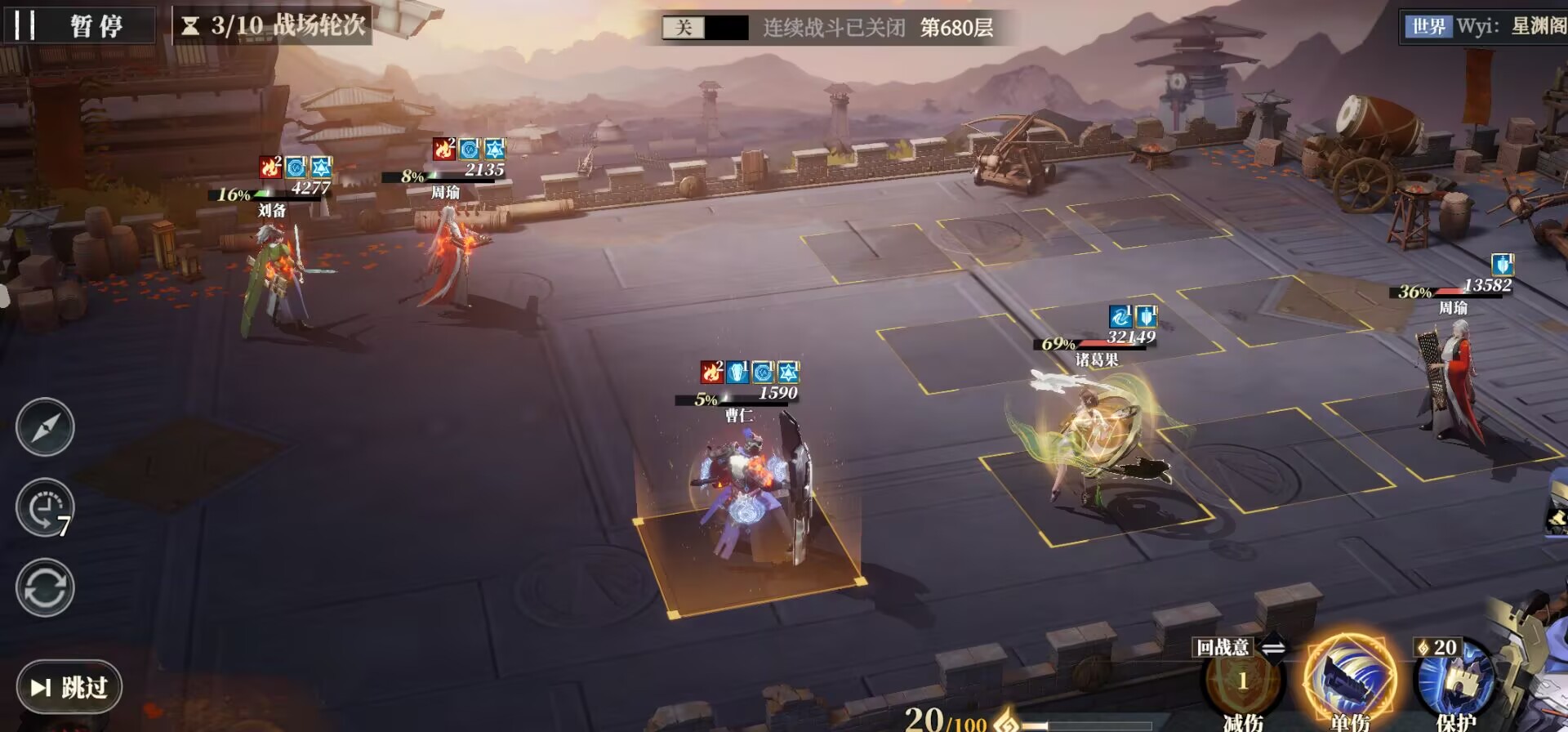Click the circular arrows refresh button

pos(45,587)
